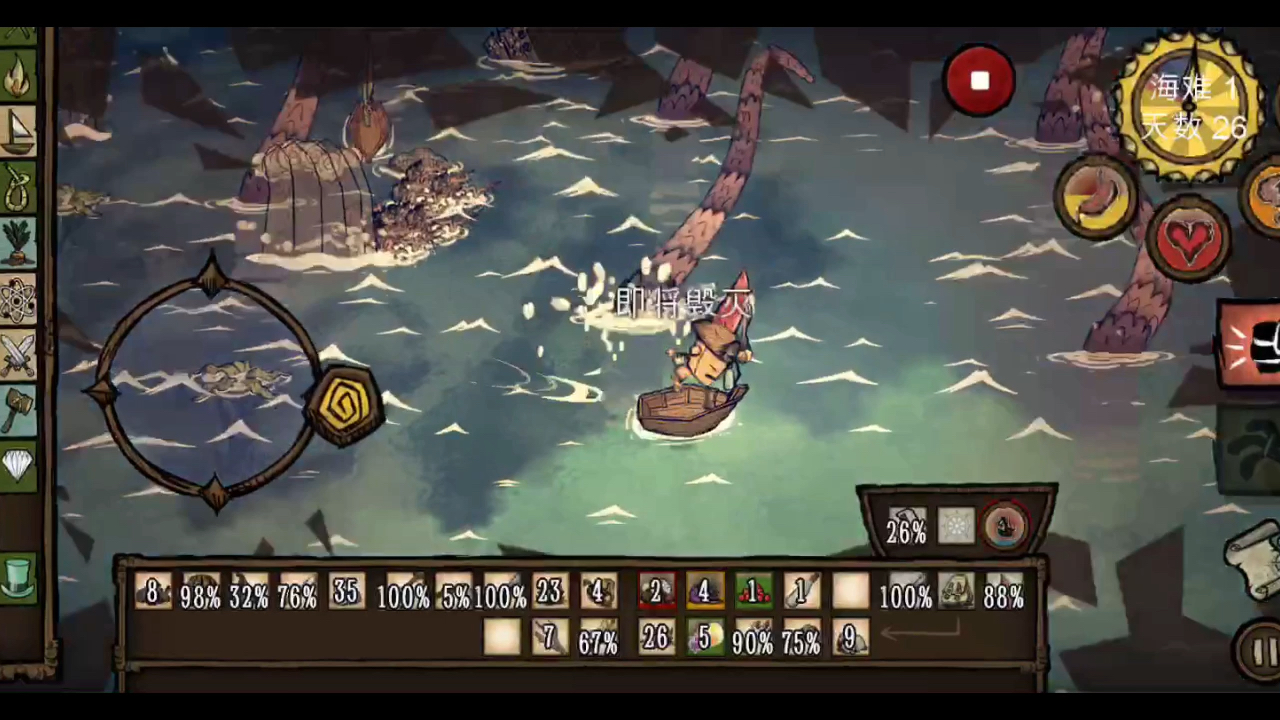Select the red-bordered slot with count 2

657,592
